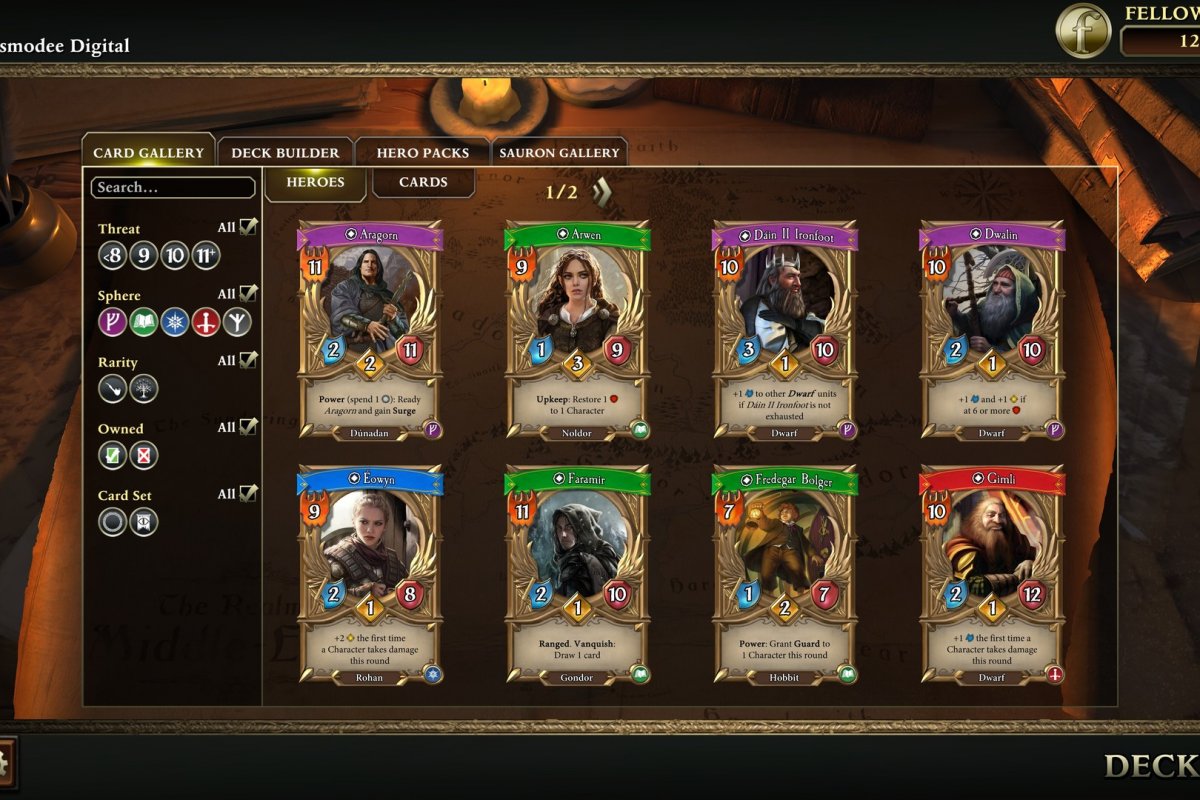The image size is (1200, 800).
Task: Go to the next gallery page arrow
Action: [x=601, y=191]
